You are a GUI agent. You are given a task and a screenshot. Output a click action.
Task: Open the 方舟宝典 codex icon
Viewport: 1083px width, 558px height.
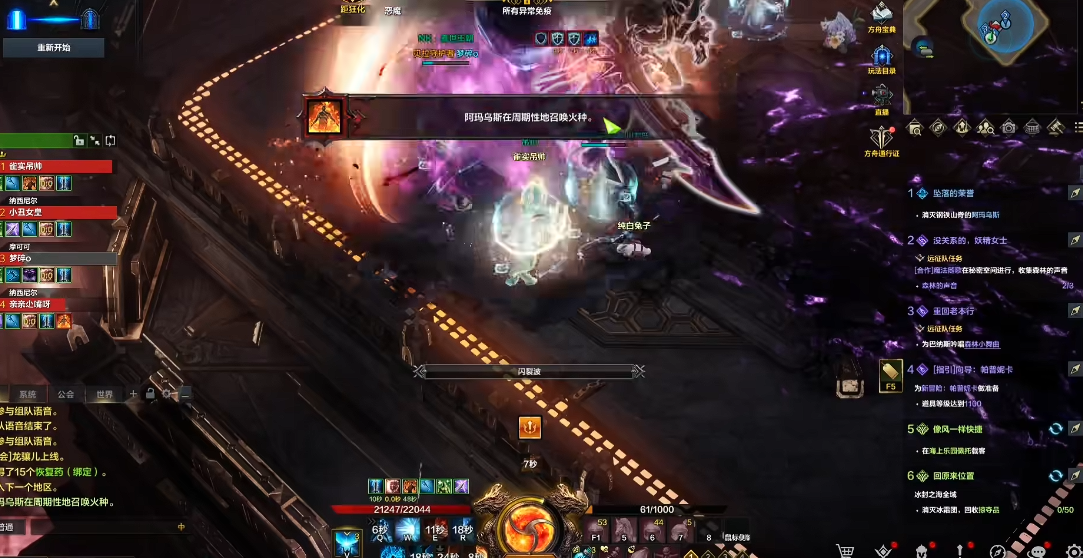click(882, 14)
